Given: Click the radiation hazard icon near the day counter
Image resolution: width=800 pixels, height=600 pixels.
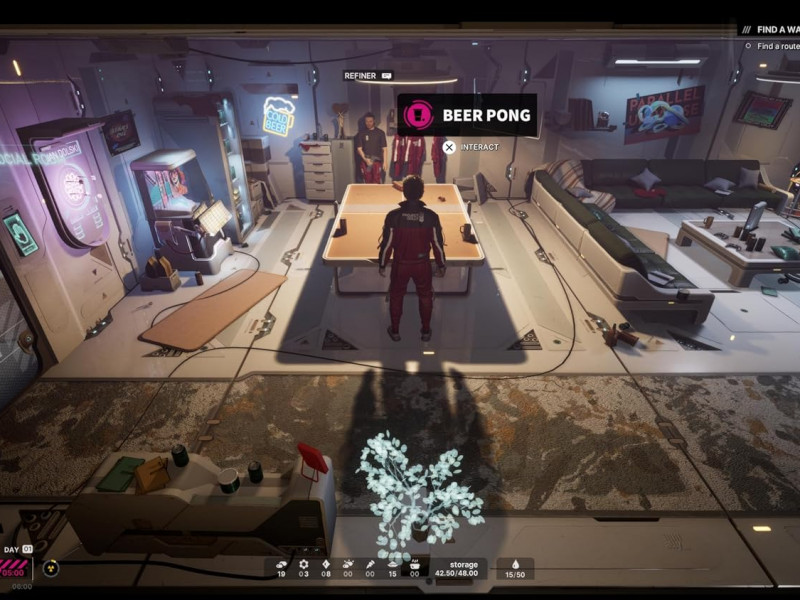Looking at the screenshot, I should coord(51,568).
